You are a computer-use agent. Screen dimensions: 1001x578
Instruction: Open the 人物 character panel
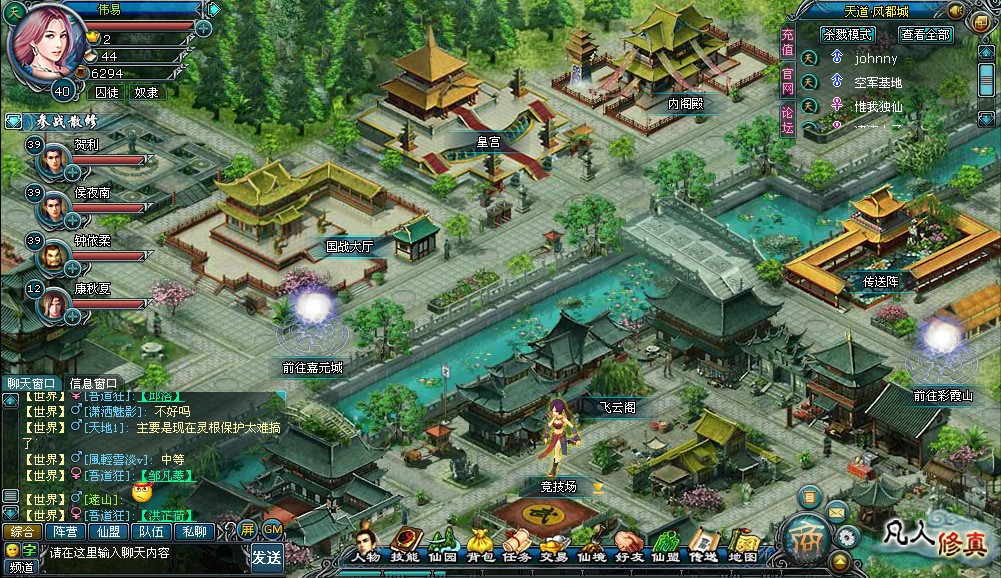coord(368,544)
